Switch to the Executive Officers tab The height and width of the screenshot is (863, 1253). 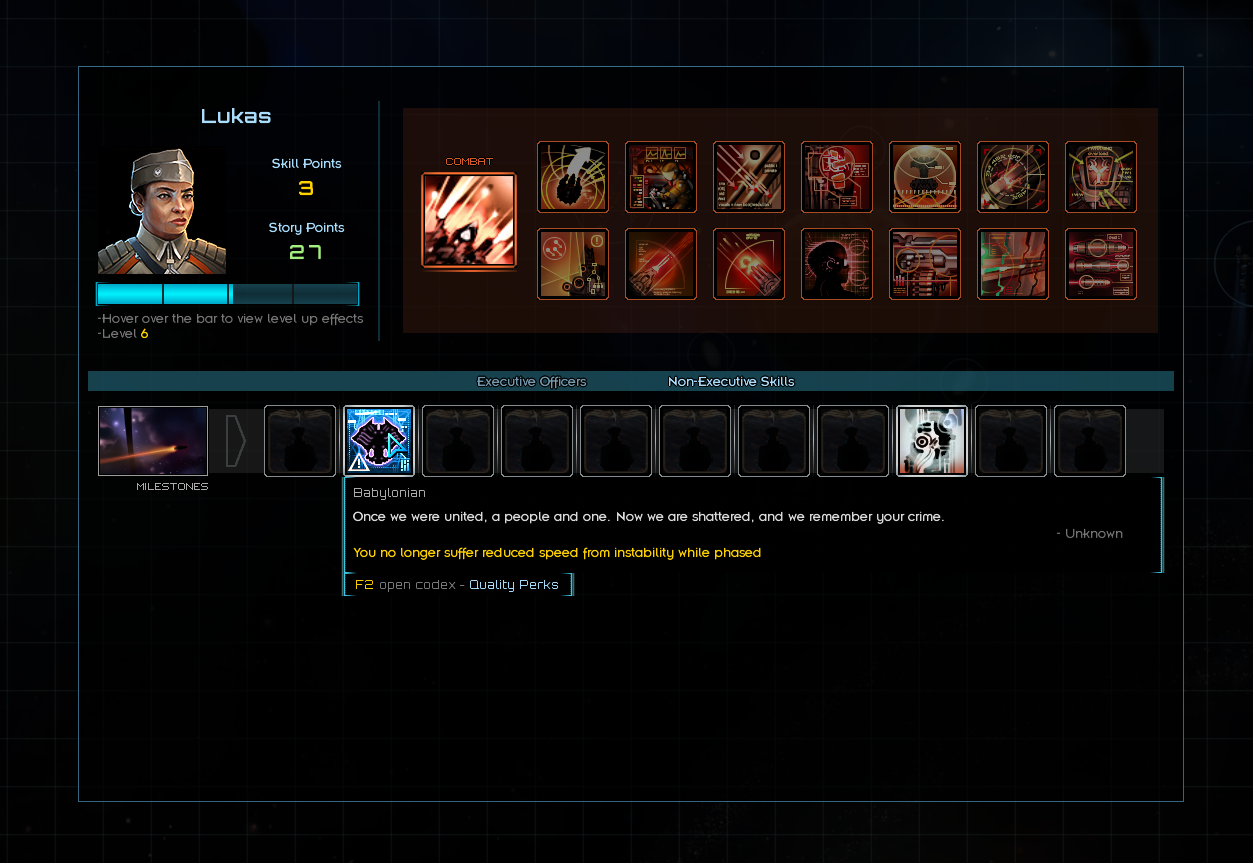point(531,382)
